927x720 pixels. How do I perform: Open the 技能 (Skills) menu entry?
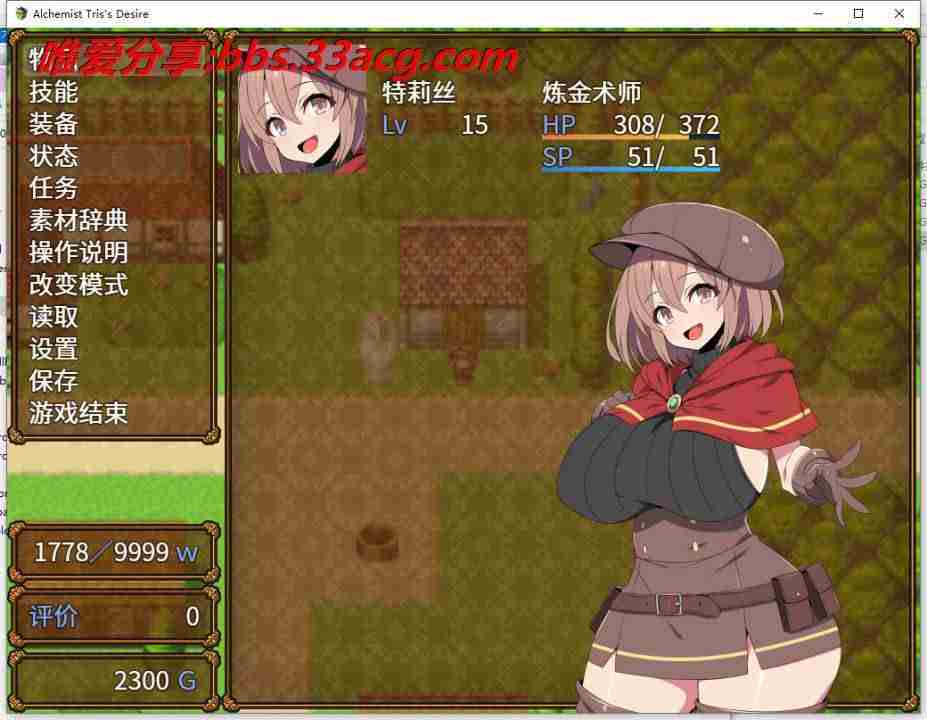pyautogui.click(x=54, y=92)
